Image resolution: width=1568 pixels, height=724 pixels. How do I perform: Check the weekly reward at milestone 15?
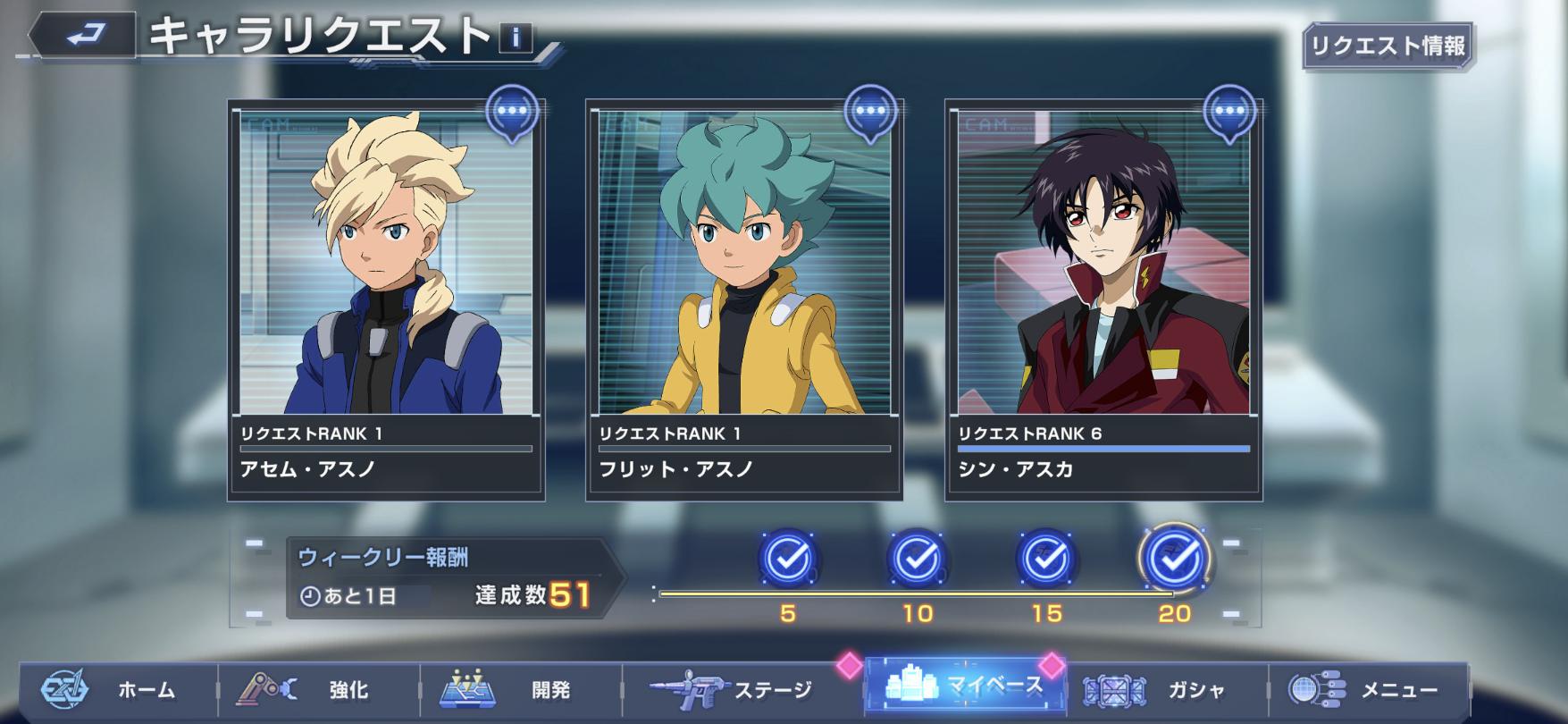(1045, 559)
